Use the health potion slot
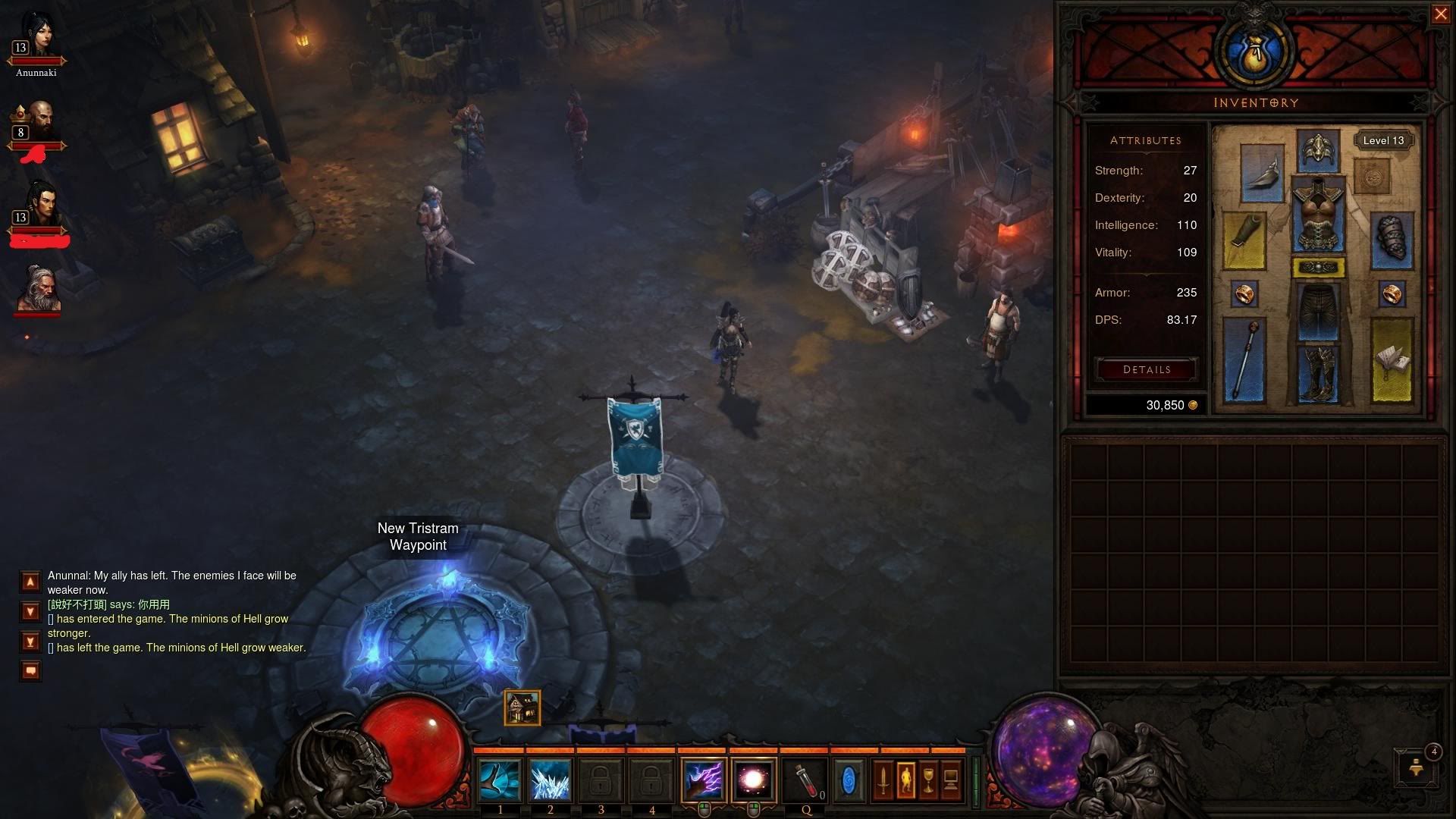 pyautogui.click(x=805, y=780)
